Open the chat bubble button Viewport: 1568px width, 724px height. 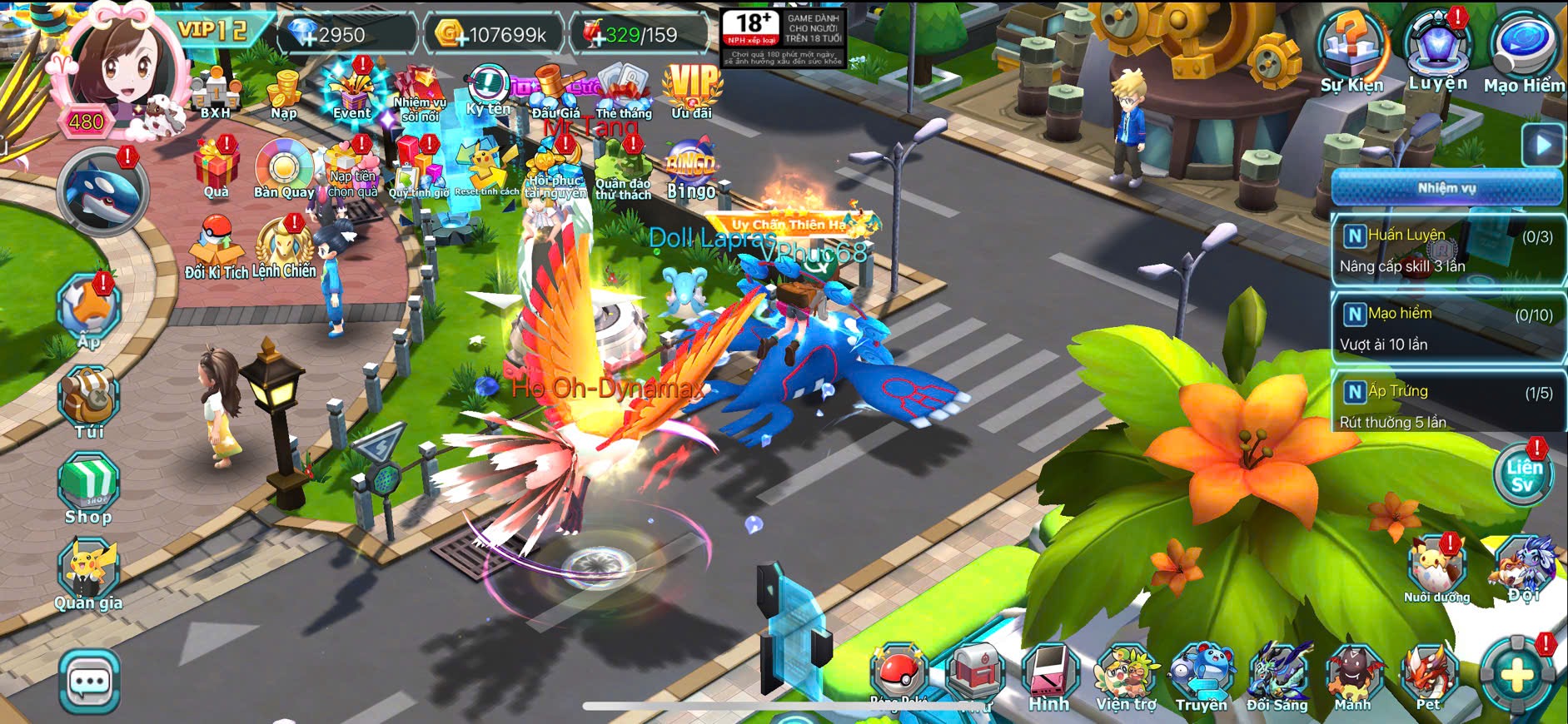[90, 682]
